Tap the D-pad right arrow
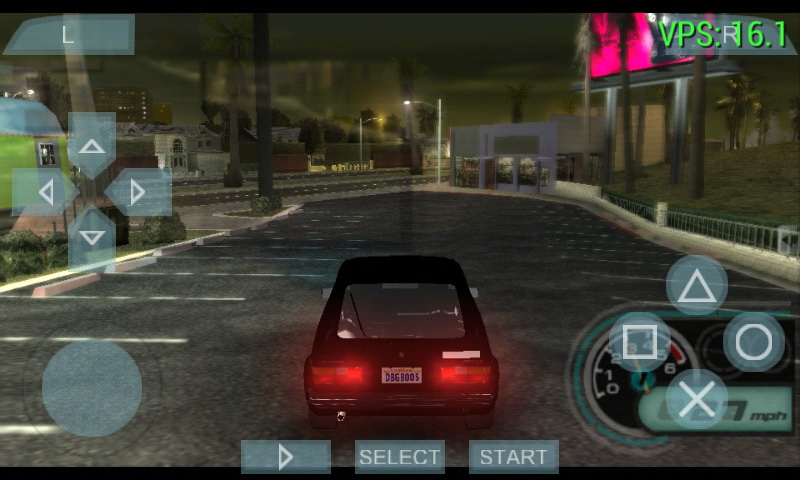 138,192
